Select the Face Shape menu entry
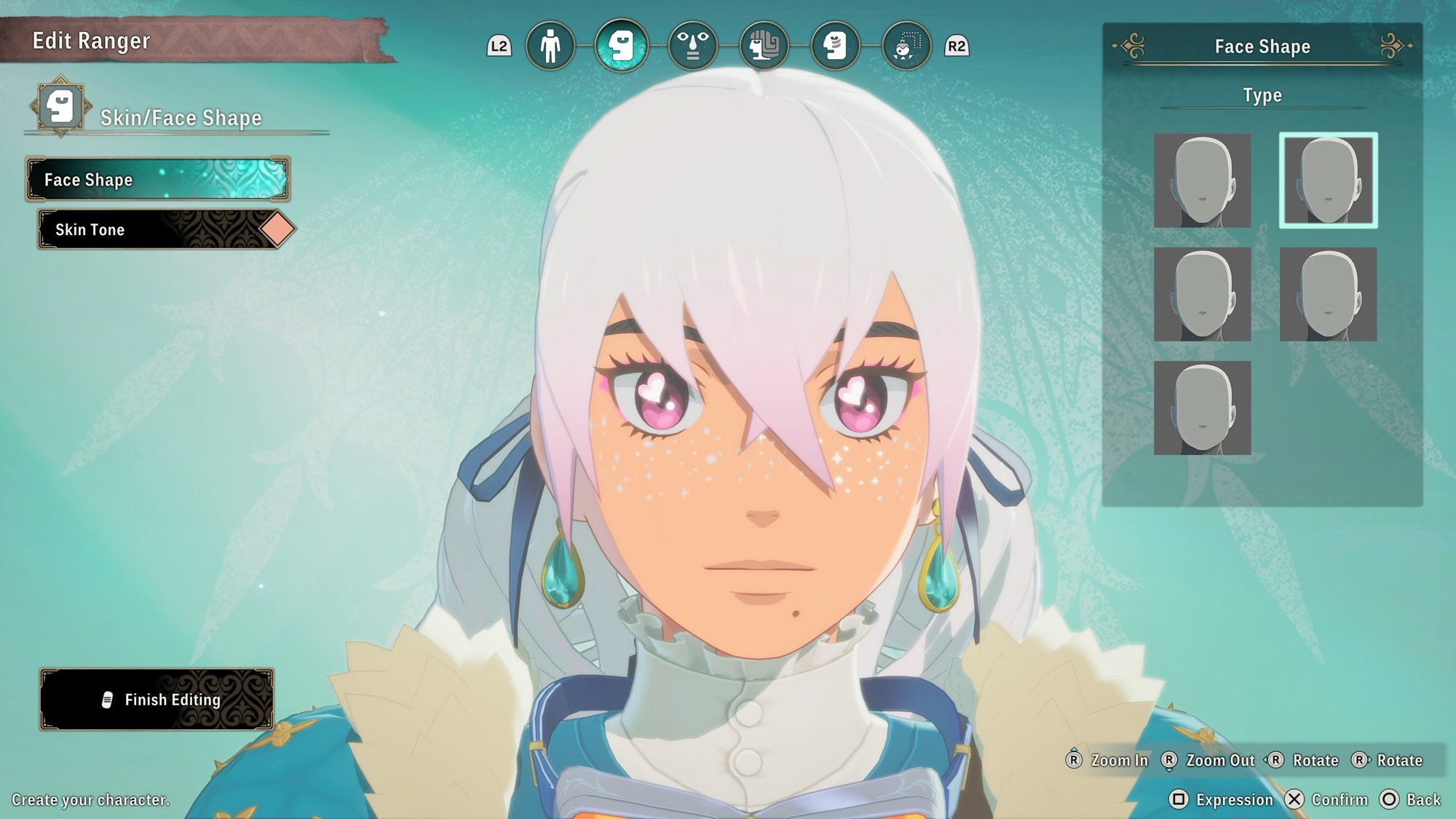Screen dimensions: 1456x819 pyautogui.click(x=158, y=179)
